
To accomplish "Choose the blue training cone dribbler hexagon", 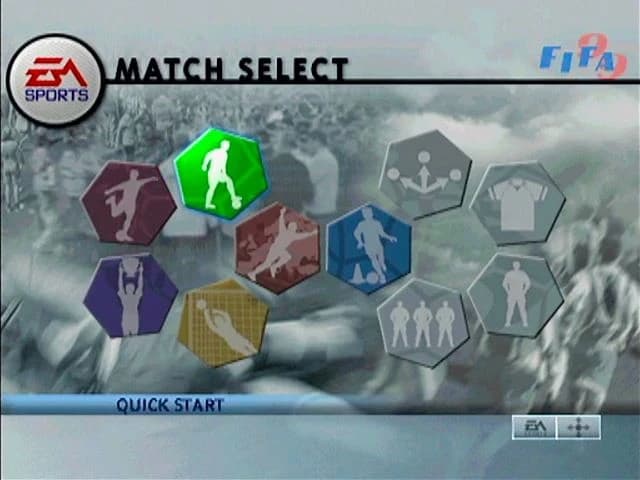I will pyautogui.click(x=368, y=248).
